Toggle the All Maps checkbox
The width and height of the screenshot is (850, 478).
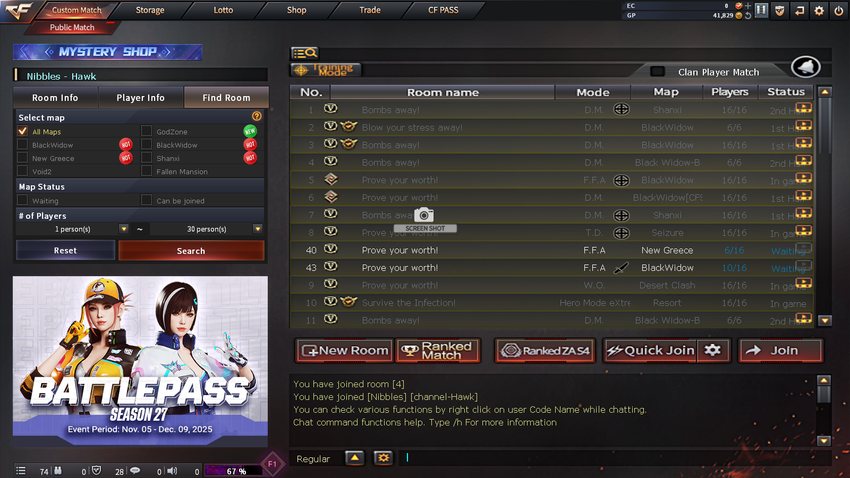click(x=23, y=131)
